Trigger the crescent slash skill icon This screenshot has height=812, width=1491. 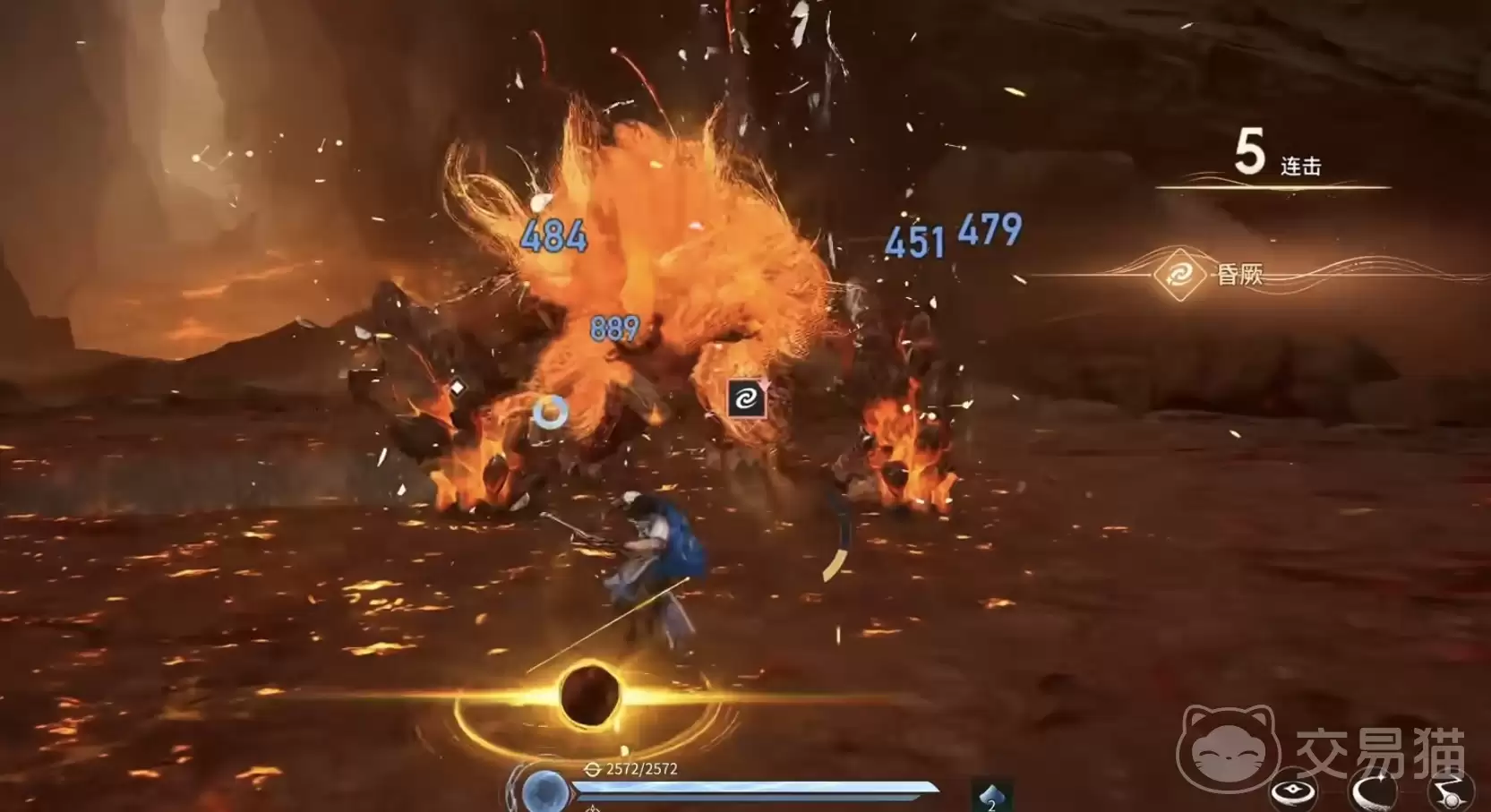[x=1372, y=791]
